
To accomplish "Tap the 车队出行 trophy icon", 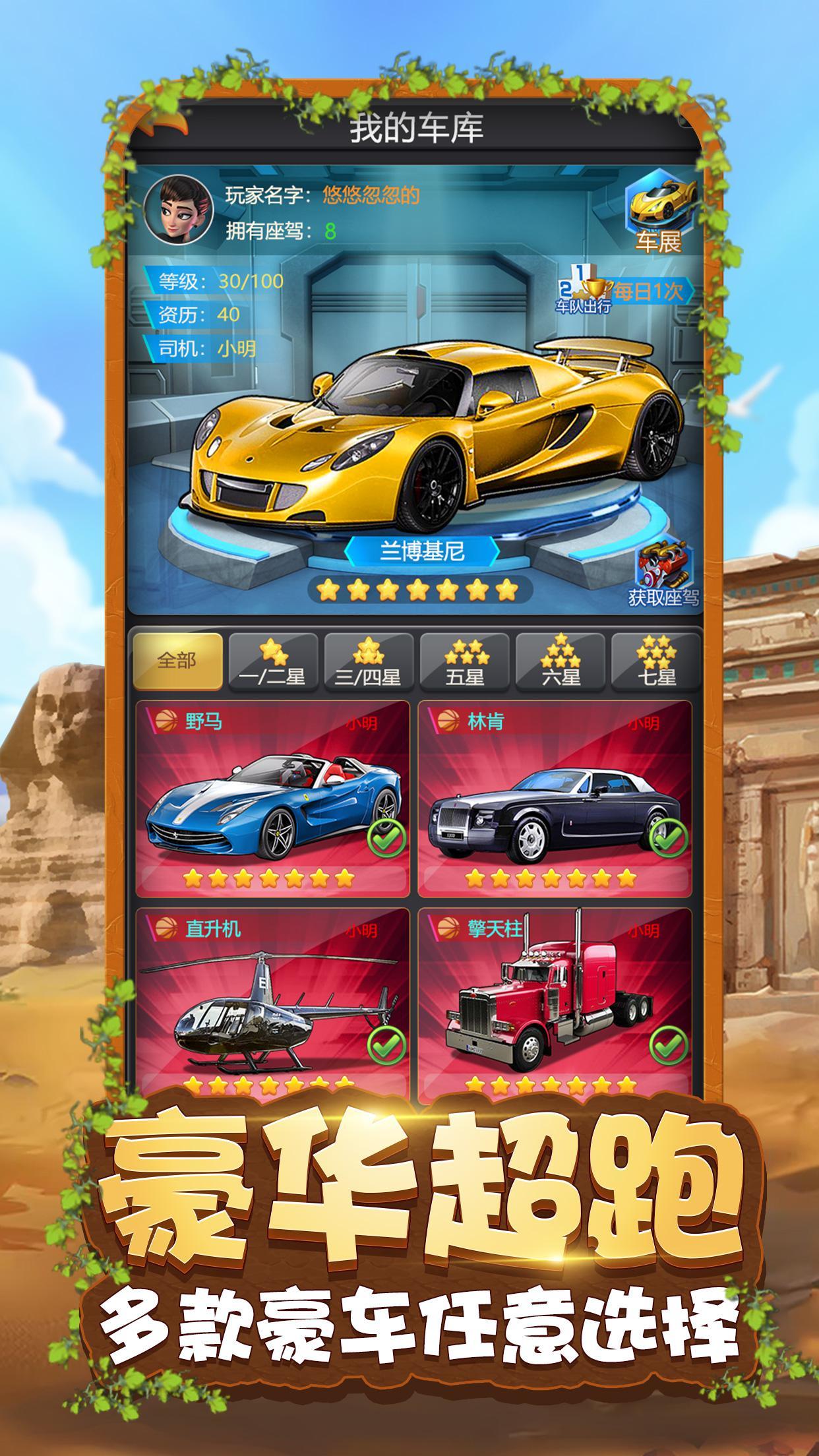I will point(582,288).
